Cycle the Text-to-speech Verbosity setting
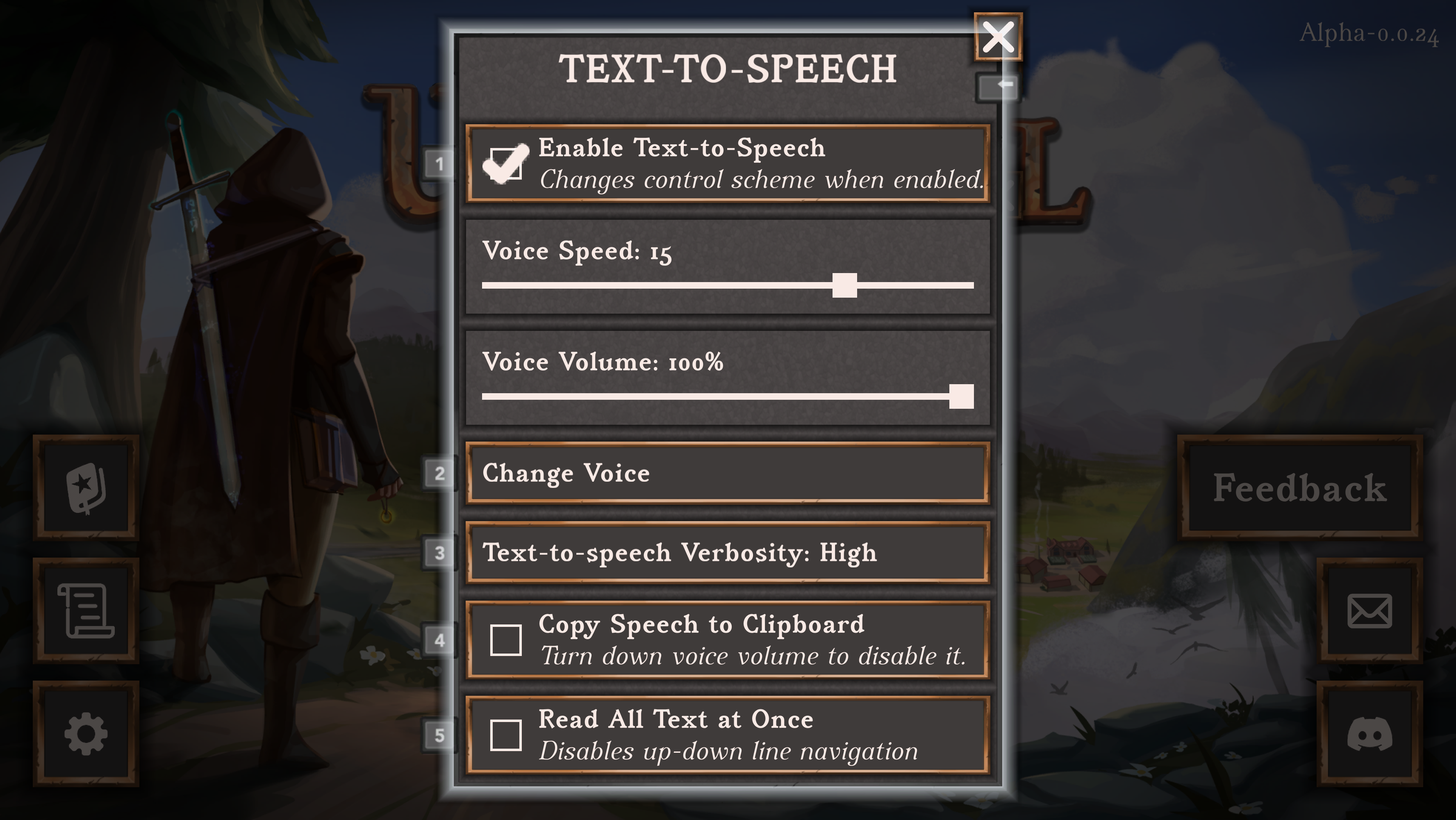The height and width of the screenshot is (820, 1456). [x=728, y=553]
